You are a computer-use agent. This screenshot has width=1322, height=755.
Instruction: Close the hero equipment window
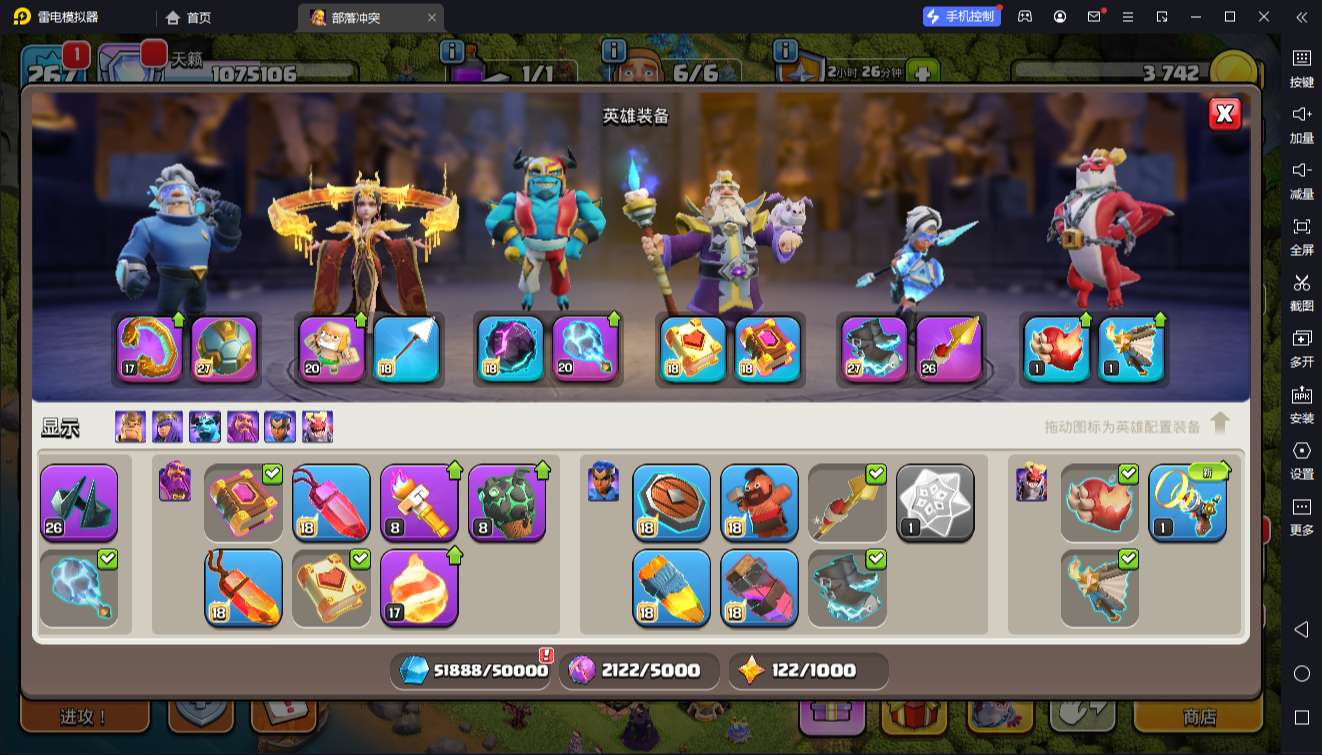(1224, 114)
